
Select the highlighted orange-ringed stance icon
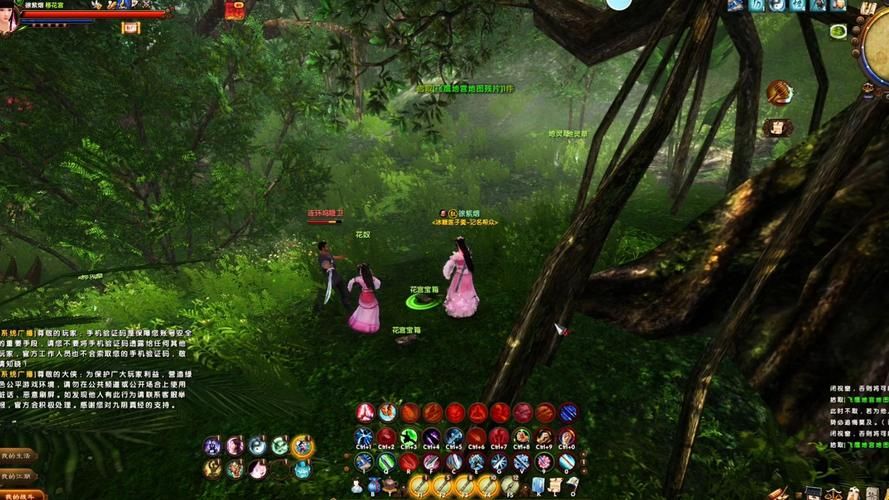[302, 446]
